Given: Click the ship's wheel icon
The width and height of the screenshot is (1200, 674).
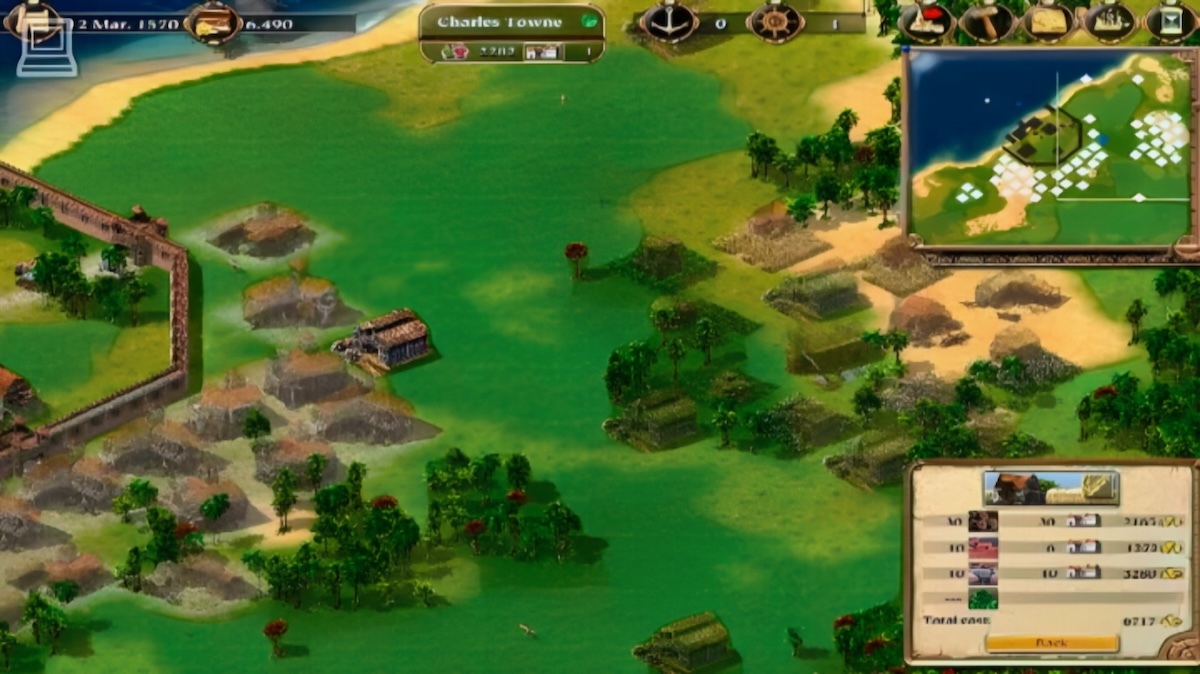Looking at the screenshot, I should pyautogui.click(x=775, y=22).
